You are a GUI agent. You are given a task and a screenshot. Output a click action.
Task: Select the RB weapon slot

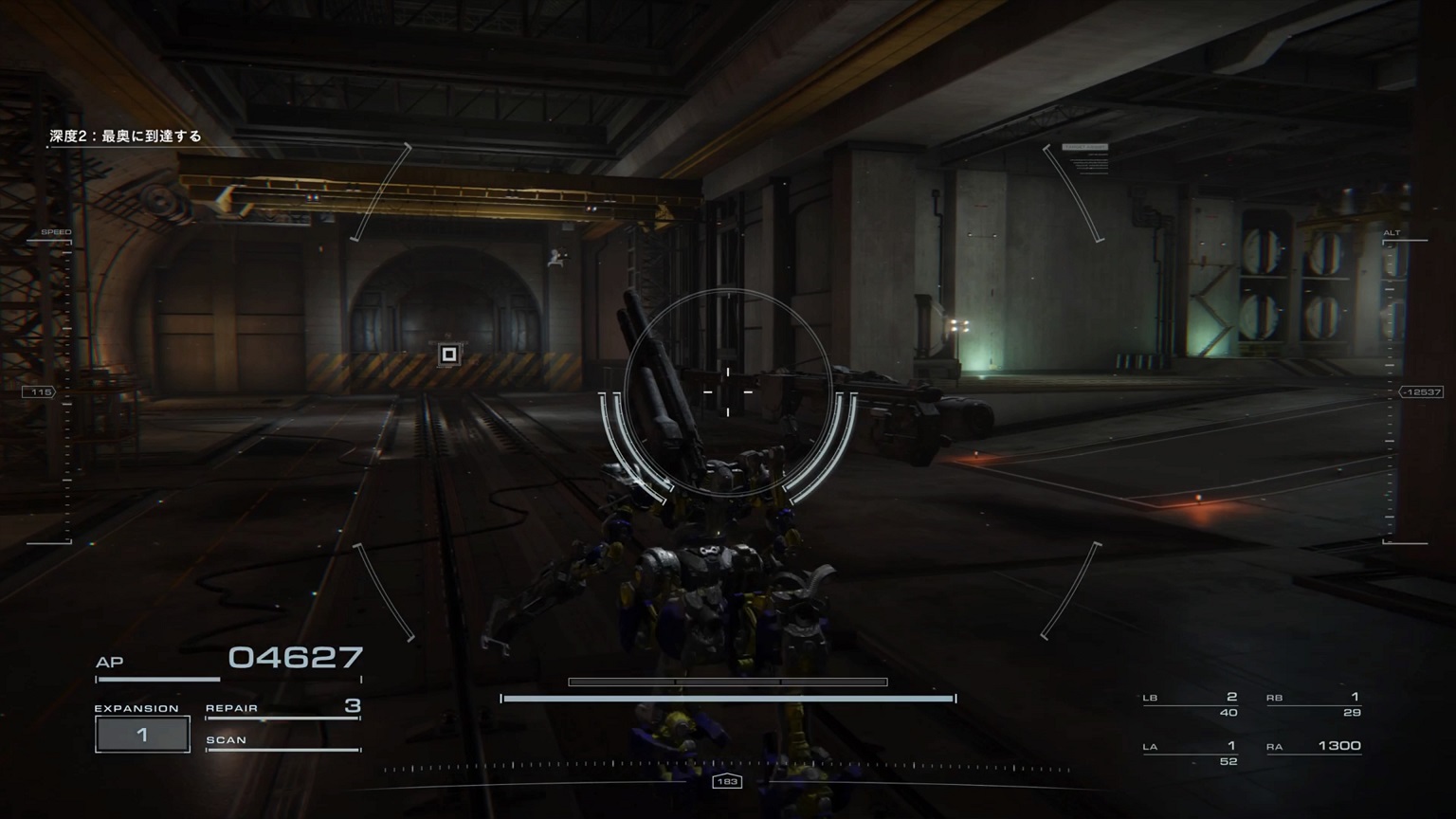point(1313,703)
